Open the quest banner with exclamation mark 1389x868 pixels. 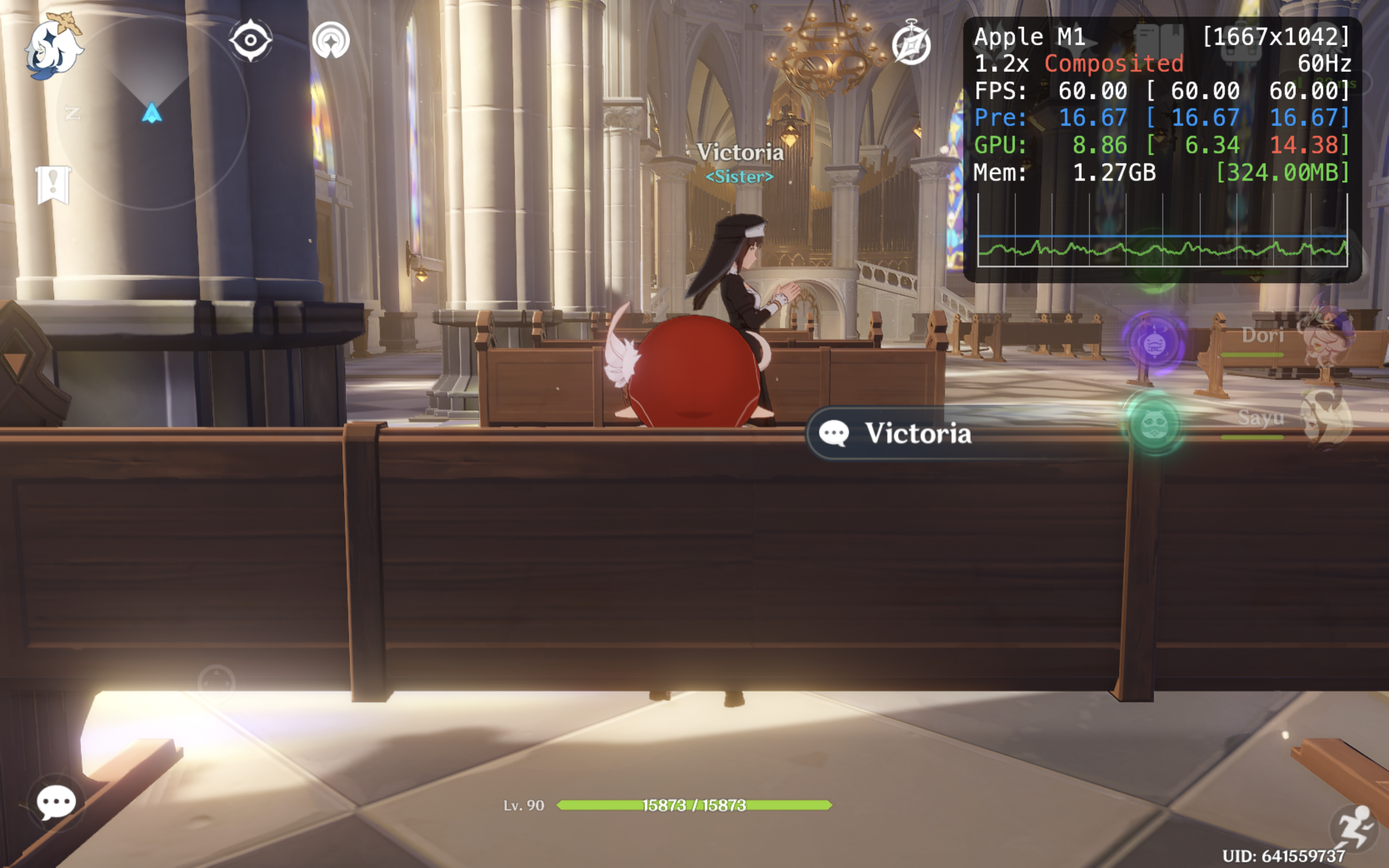click(x=53, y=185)
